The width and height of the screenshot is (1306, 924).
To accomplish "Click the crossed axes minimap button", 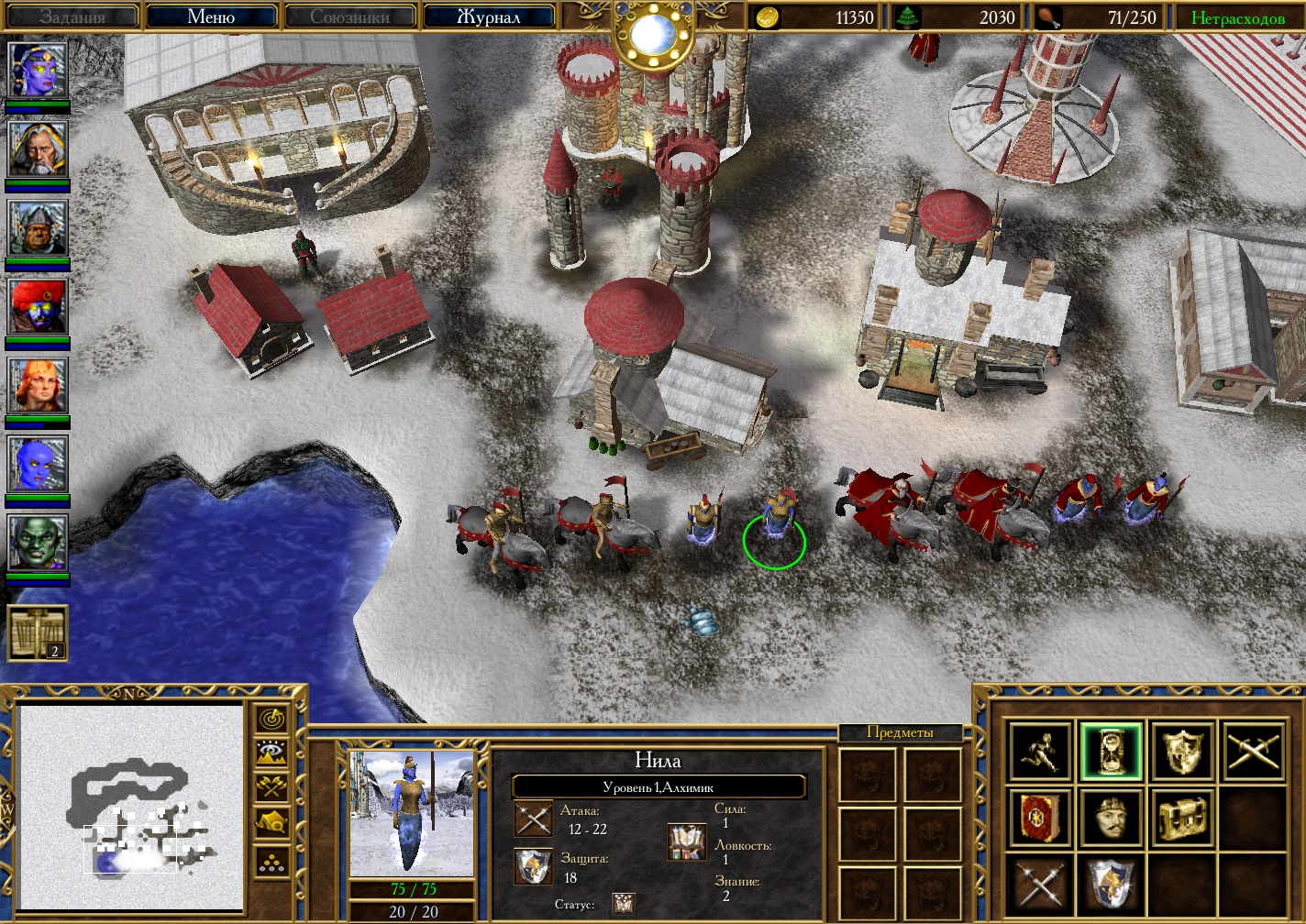I will pyautogui.click(x=272, y=786).
